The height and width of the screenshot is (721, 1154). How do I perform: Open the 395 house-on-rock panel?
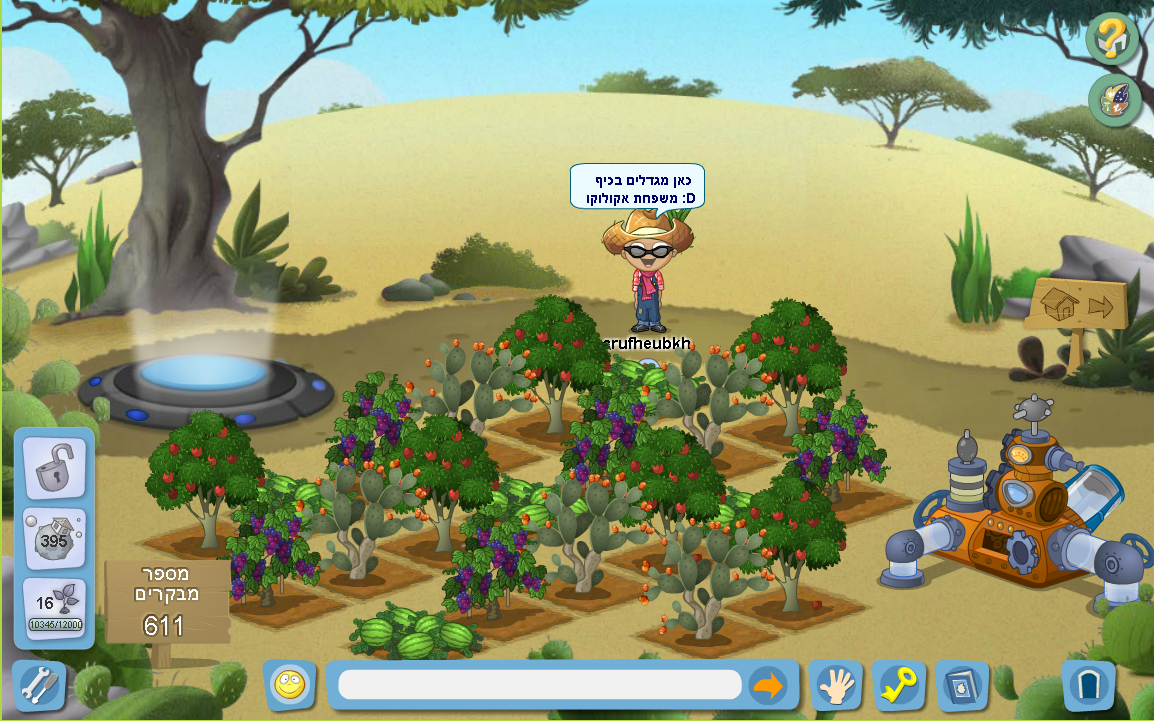[x=55, y=539]
